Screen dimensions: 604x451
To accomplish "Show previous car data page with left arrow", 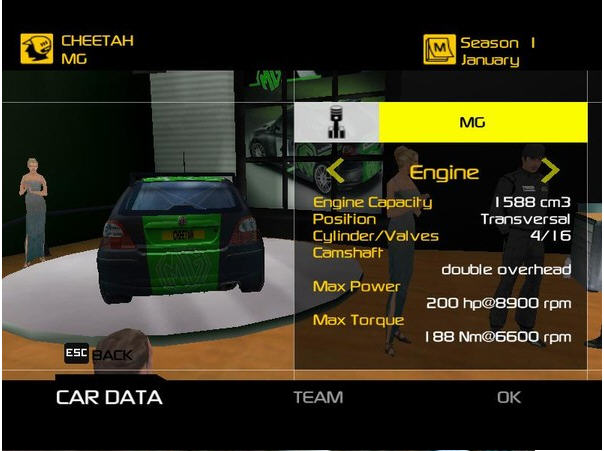I will [x=336, y=171].
